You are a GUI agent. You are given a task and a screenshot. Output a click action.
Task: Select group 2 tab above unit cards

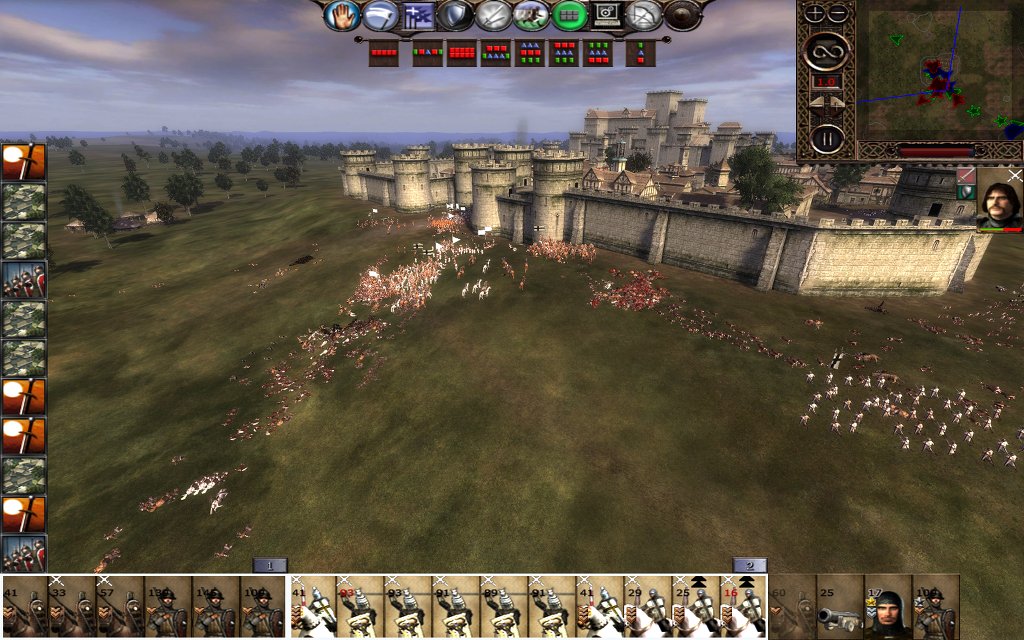click(749, 565)
